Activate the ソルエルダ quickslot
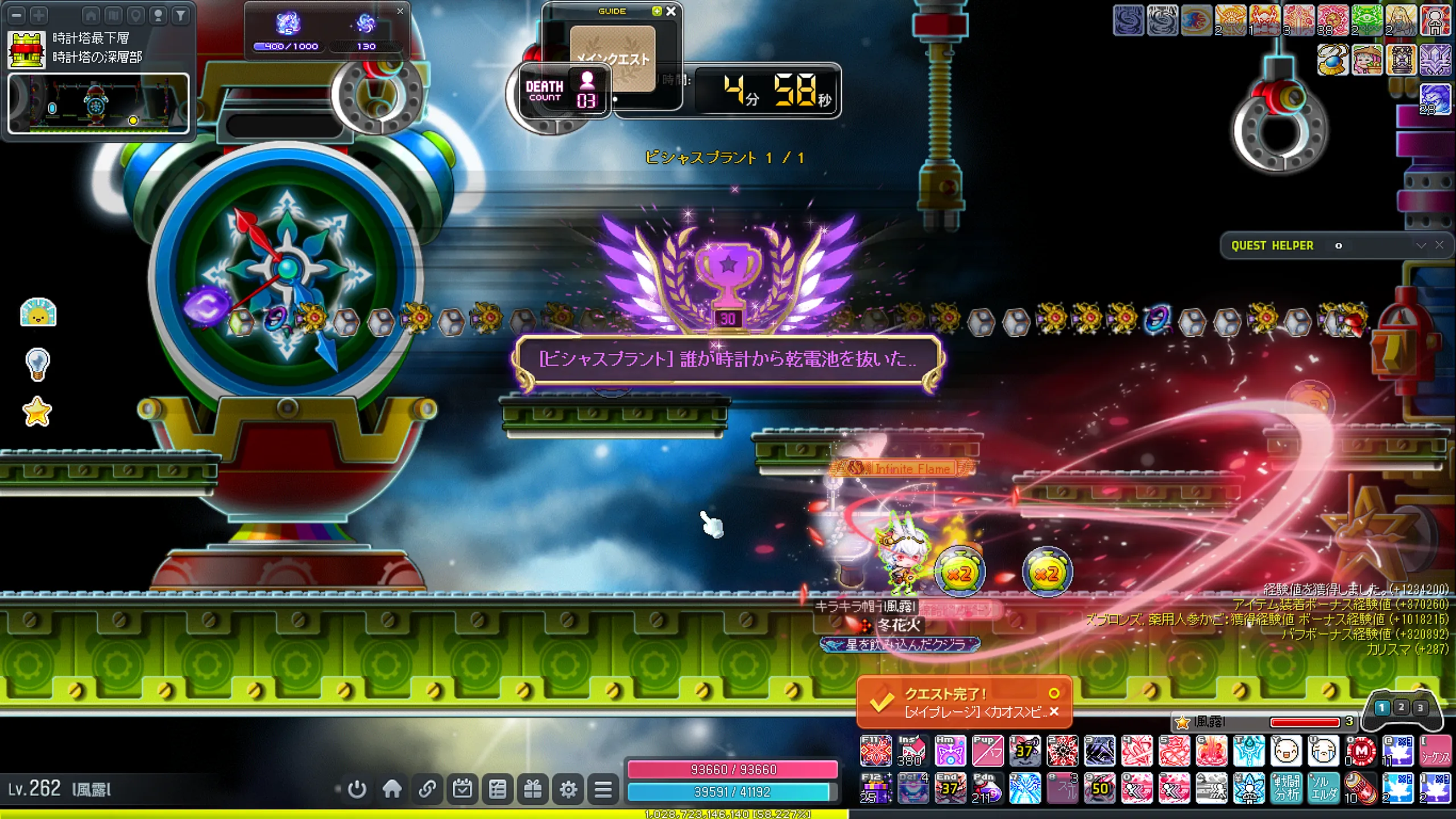 pos(1323,788)
